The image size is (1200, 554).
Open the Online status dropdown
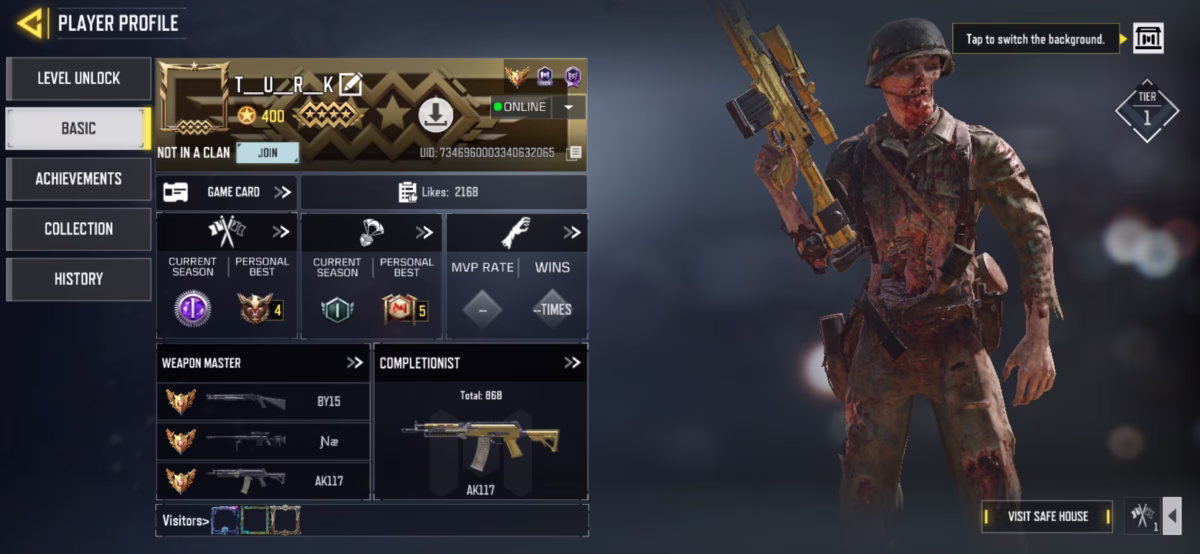click(568, 107)
